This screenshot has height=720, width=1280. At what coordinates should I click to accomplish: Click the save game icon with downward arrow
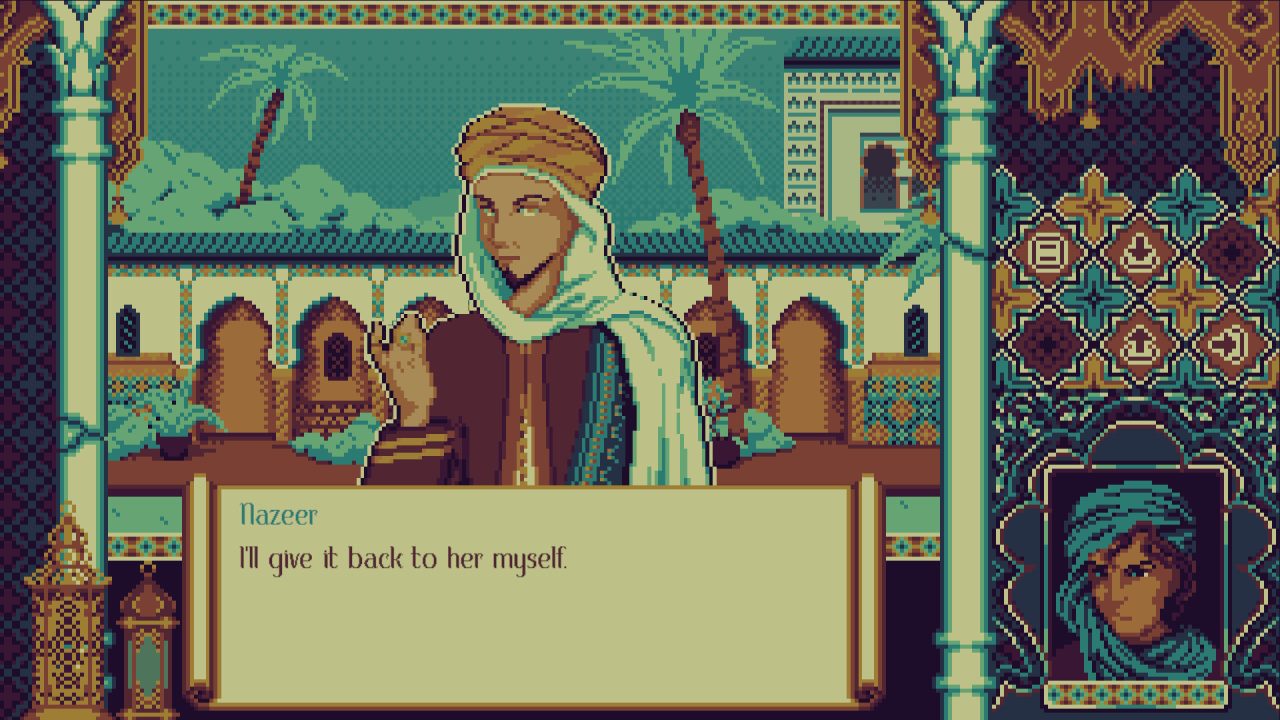coord(1137,251)
